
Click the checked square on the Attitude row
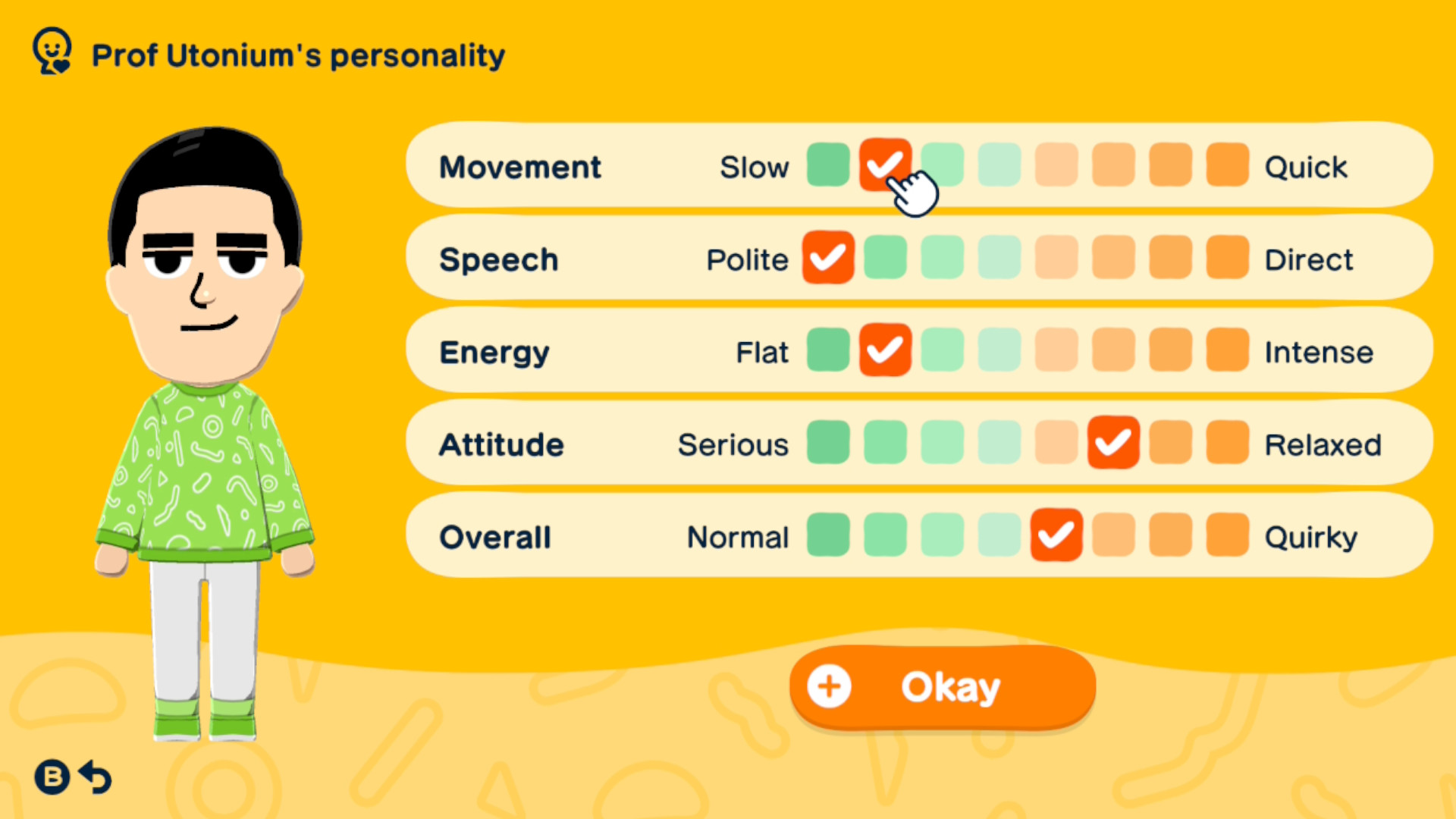coord(1112,443)
